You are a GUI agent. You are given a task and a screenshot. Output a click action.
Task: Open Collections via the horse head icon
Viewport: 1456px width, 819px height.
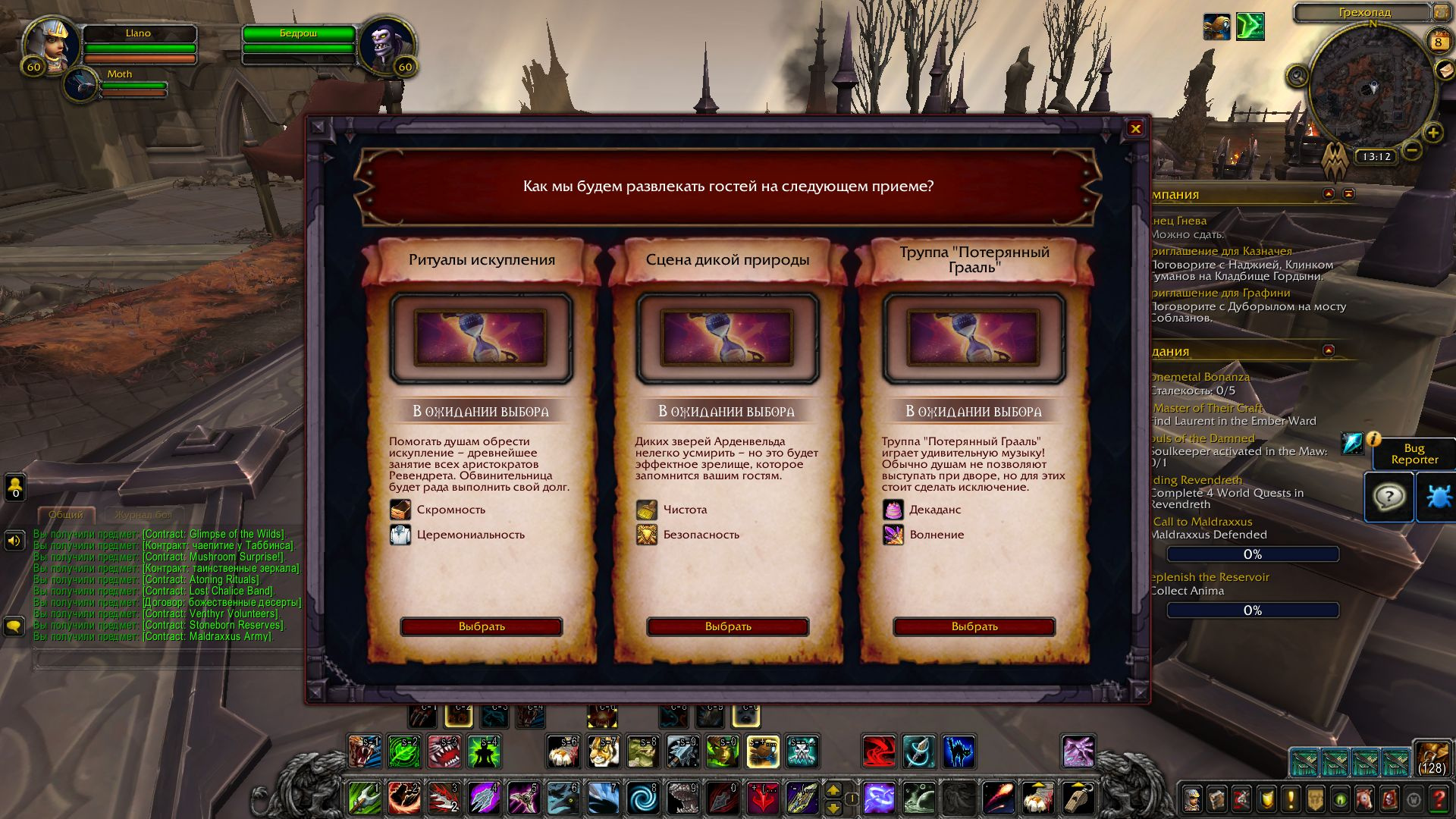pyautogui.click(x=1364, y=800)
